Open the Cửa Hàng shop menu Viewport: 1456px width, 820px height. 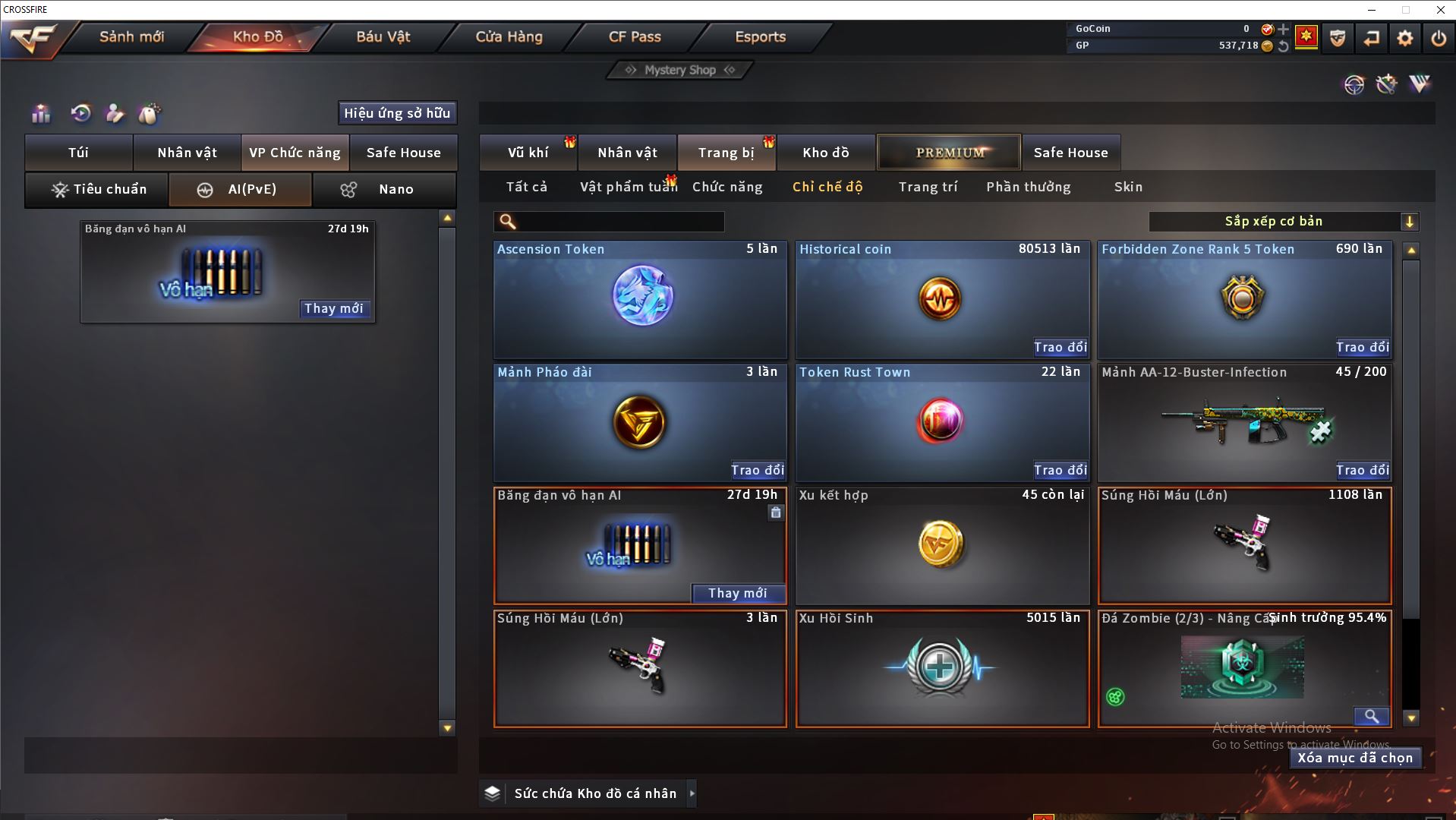coord(509,37)
